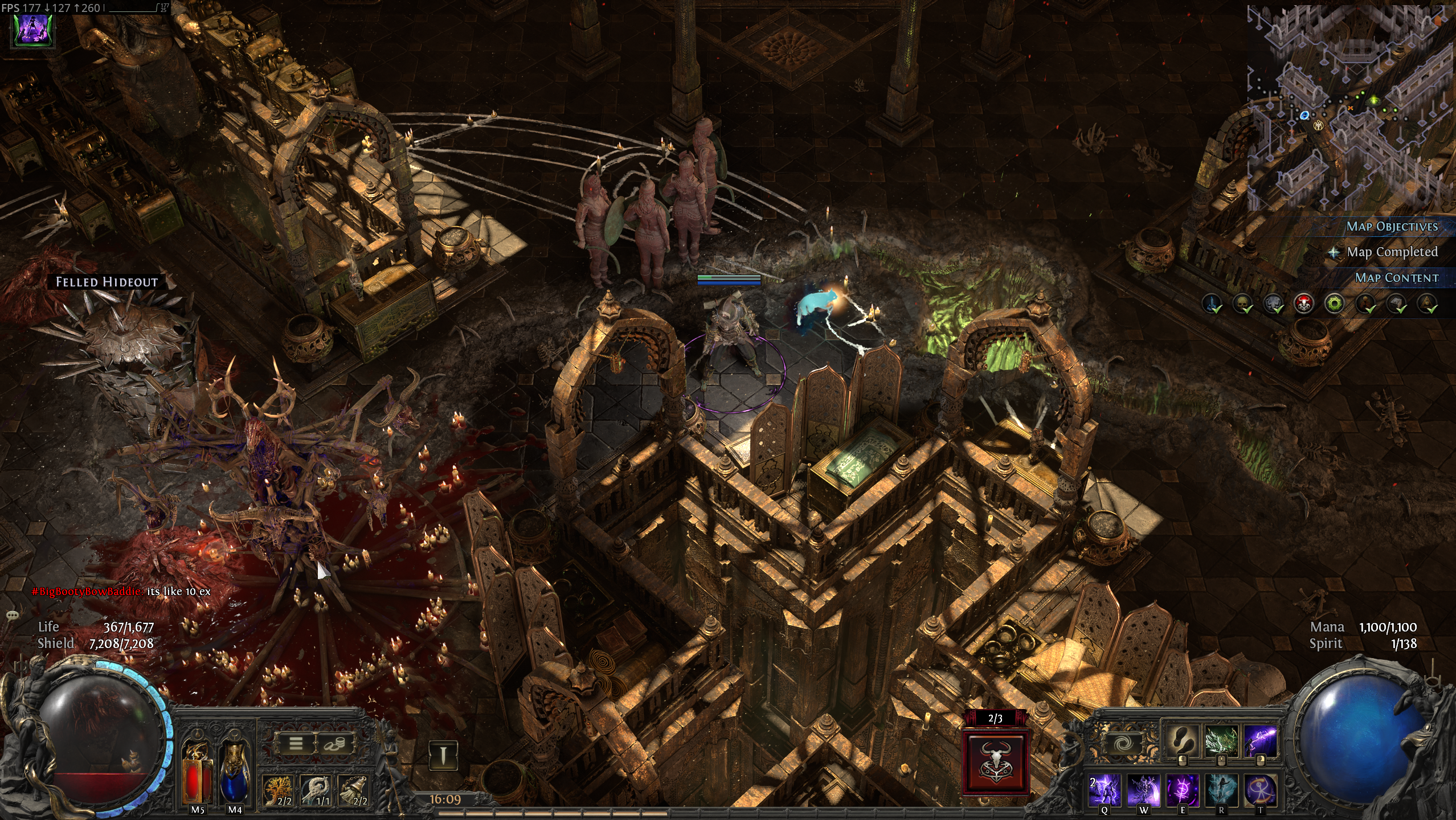Activate the purple lightning skill on Q

[x=1105, y=790]
